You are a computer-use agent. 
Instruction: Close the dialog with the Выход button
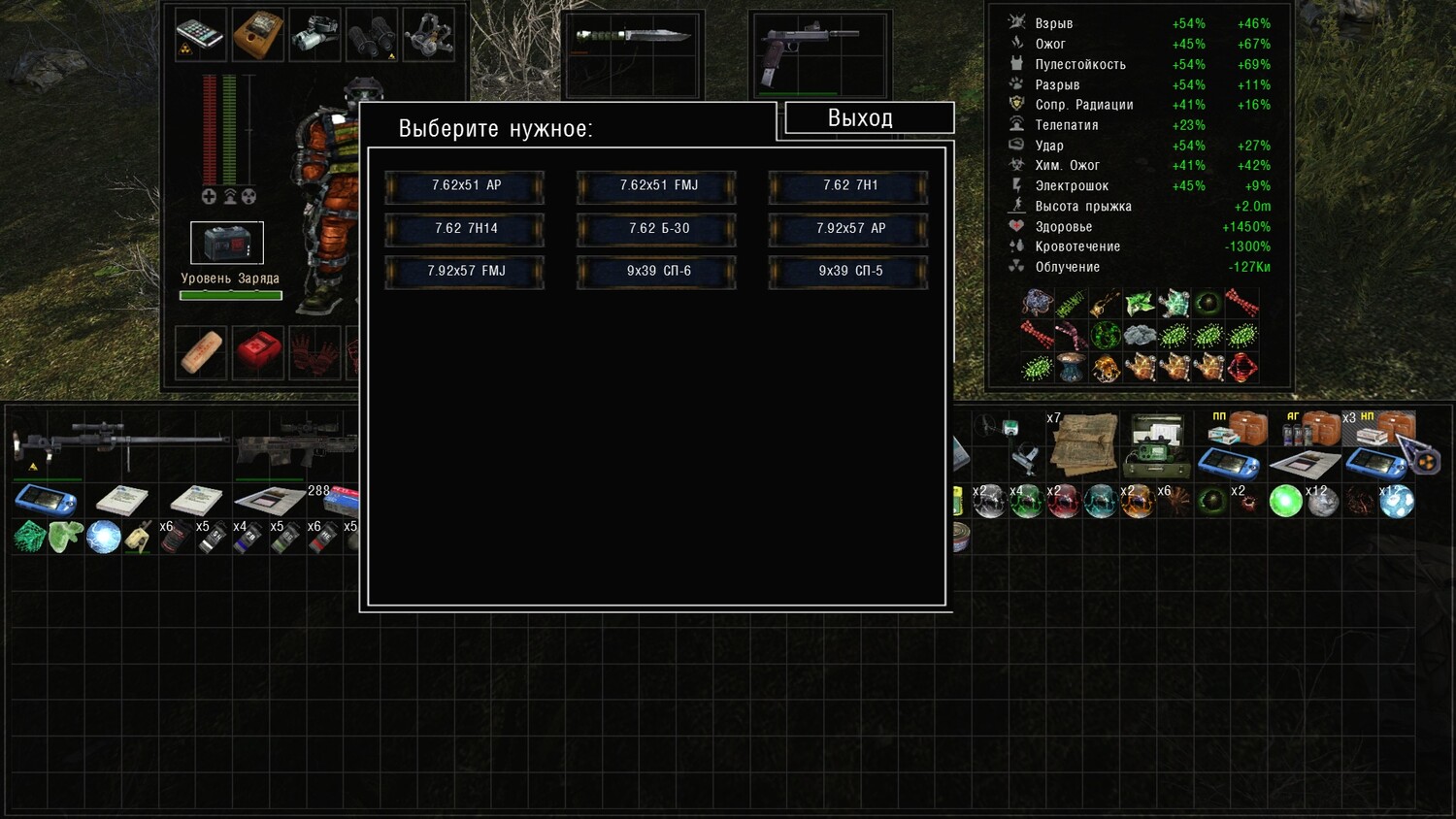860,118
